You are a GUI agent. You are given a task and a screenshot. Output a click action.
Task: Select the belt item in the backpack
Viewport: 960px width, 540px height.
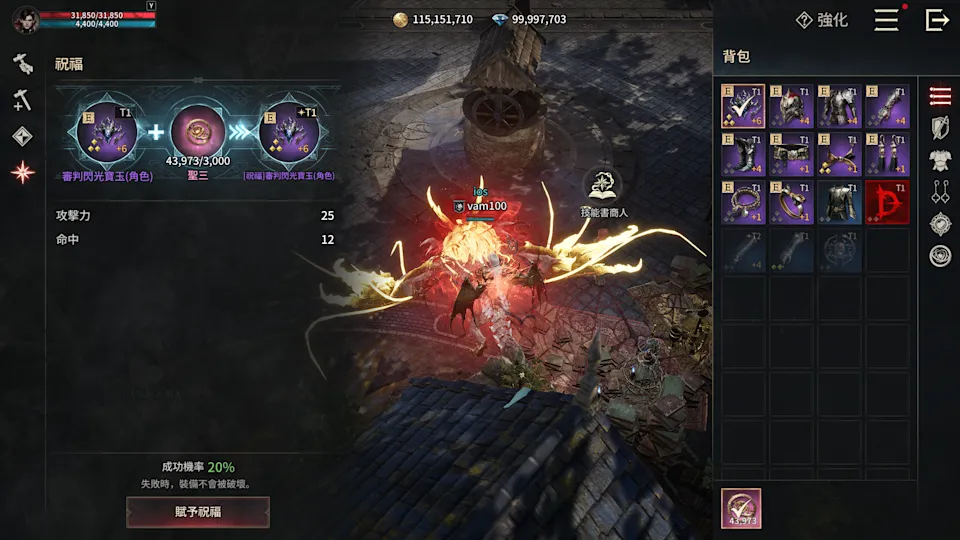point(791,154)
